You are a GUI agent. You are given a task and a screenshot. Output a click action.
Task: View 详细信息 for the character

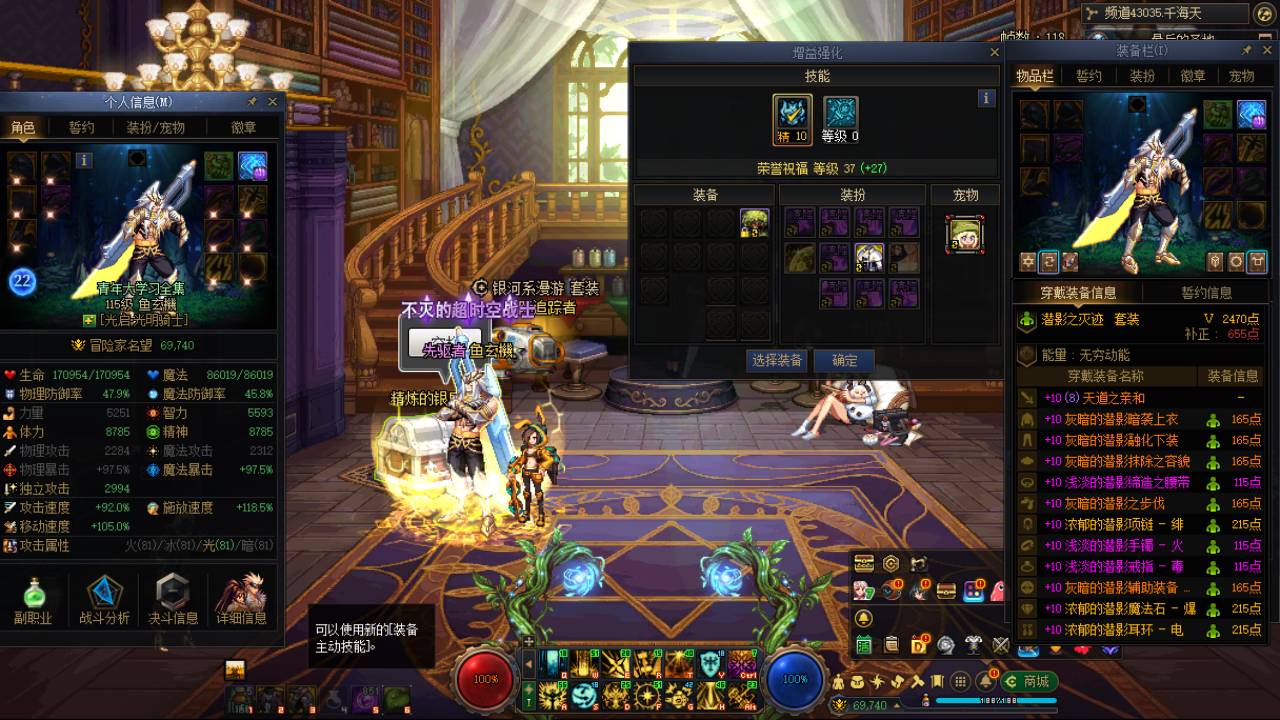click(x=241, y=600)
